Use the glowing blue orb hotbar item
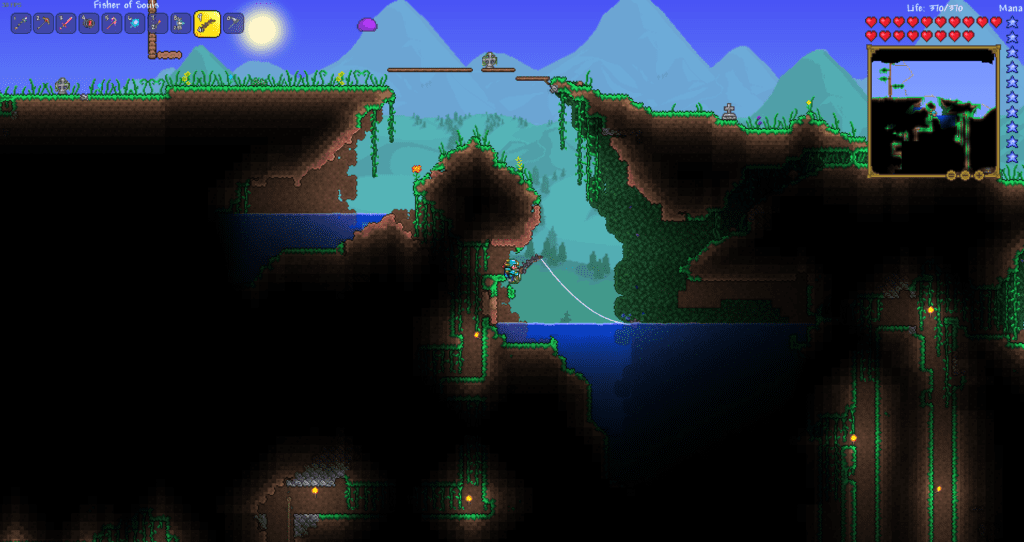The image size is (1024, 542). point(135,23)
